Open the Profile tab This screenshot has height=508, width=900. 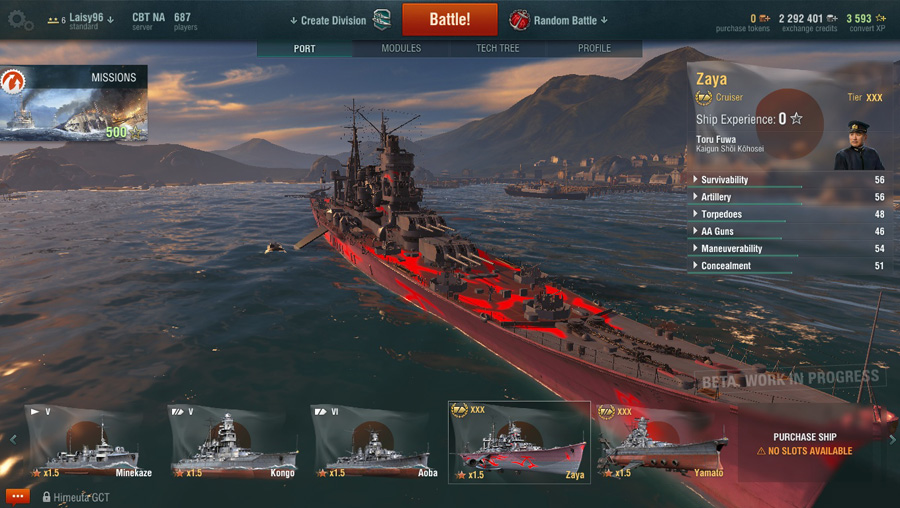594,48
